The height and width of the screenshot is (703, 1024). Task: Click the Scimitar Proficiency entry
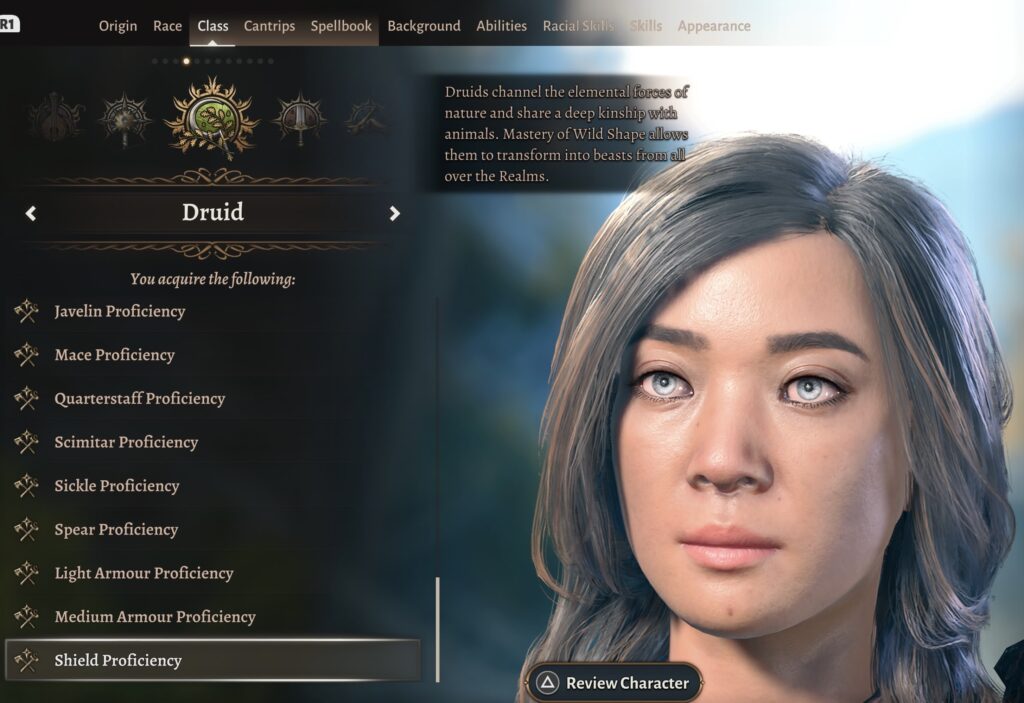click(x=126, y=442)
